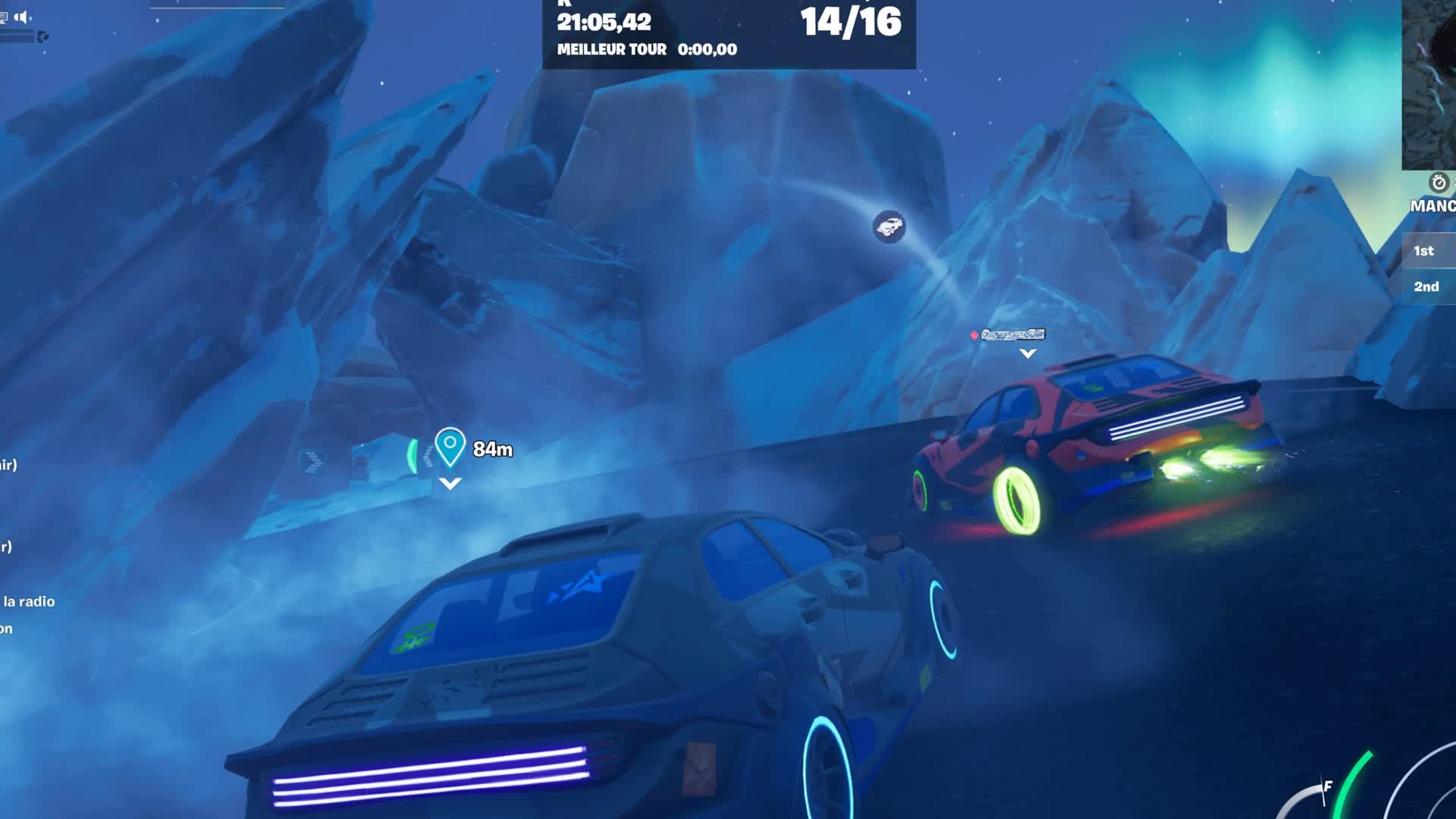Click the F gear indicator on the speedometer
Viewport: 1456px width, 819px height.
[x=1329, y=786]
